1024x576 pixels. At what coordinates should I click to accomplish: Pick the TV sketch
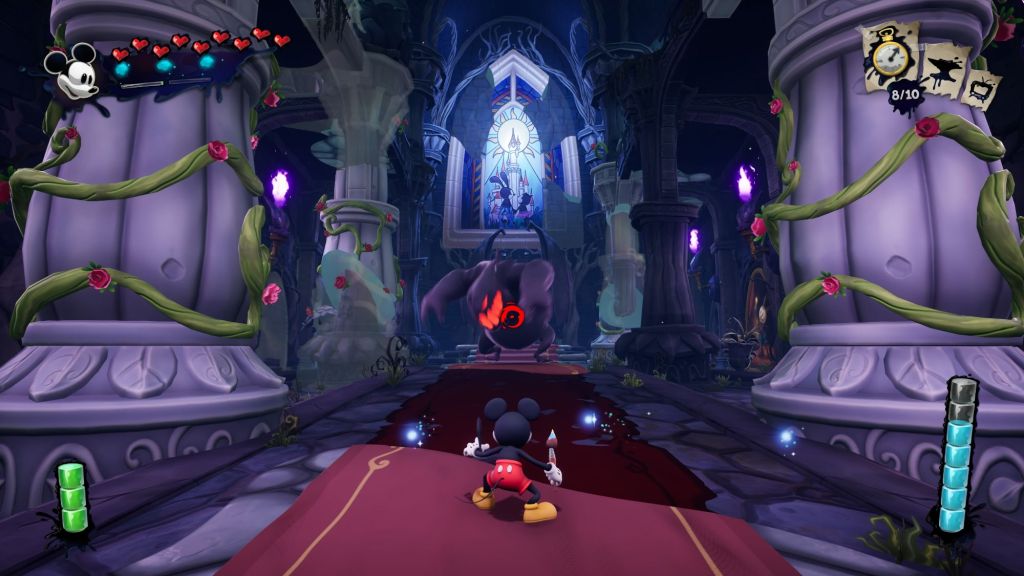click(983, 88)
